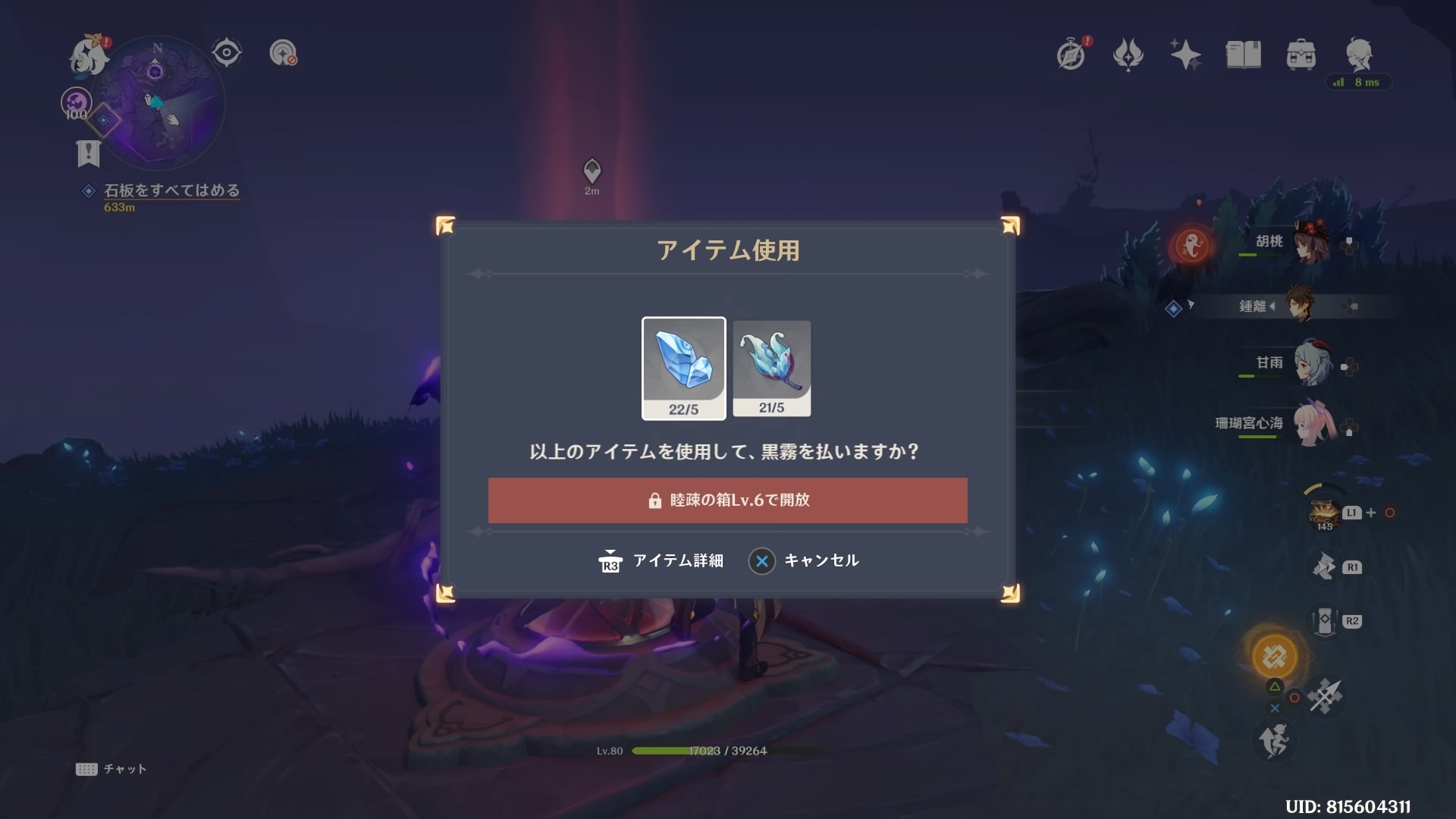Open the events timer icon with notification badge
The width and height of the screenshot is (1456, 819).
click(1072, 53)
